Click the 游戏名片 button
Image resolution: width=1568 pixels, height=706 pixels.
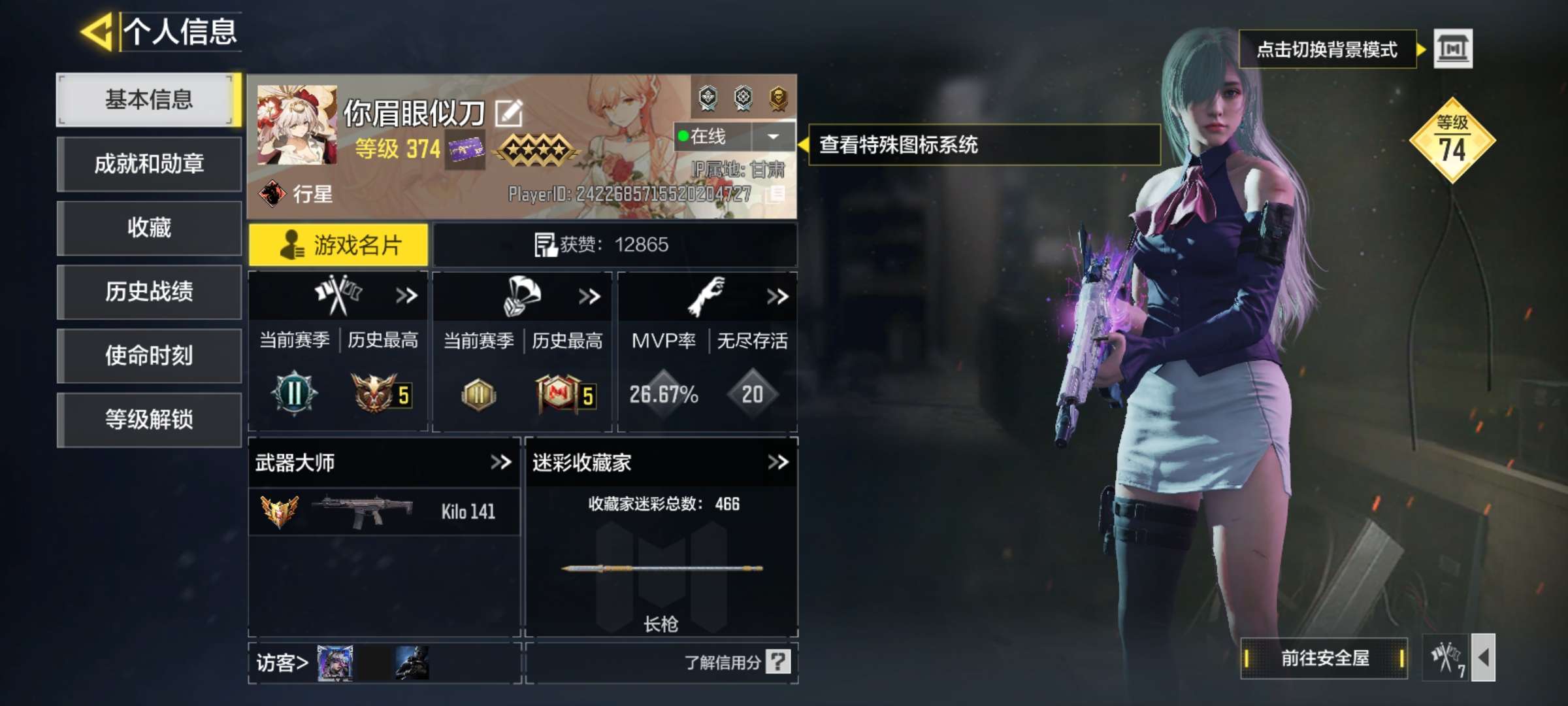pos(338,245)
